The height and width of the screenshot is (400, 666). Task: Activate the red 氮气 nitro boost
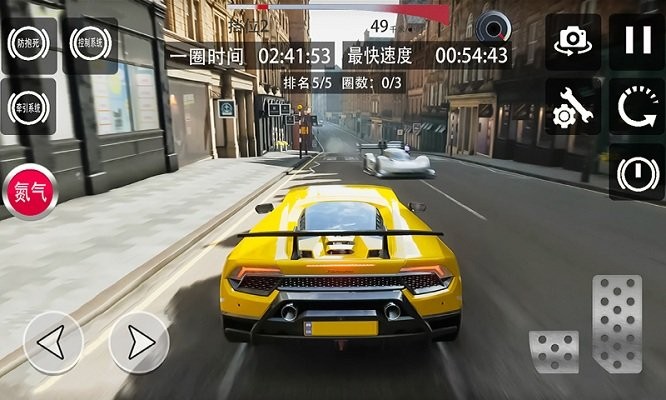30,192
